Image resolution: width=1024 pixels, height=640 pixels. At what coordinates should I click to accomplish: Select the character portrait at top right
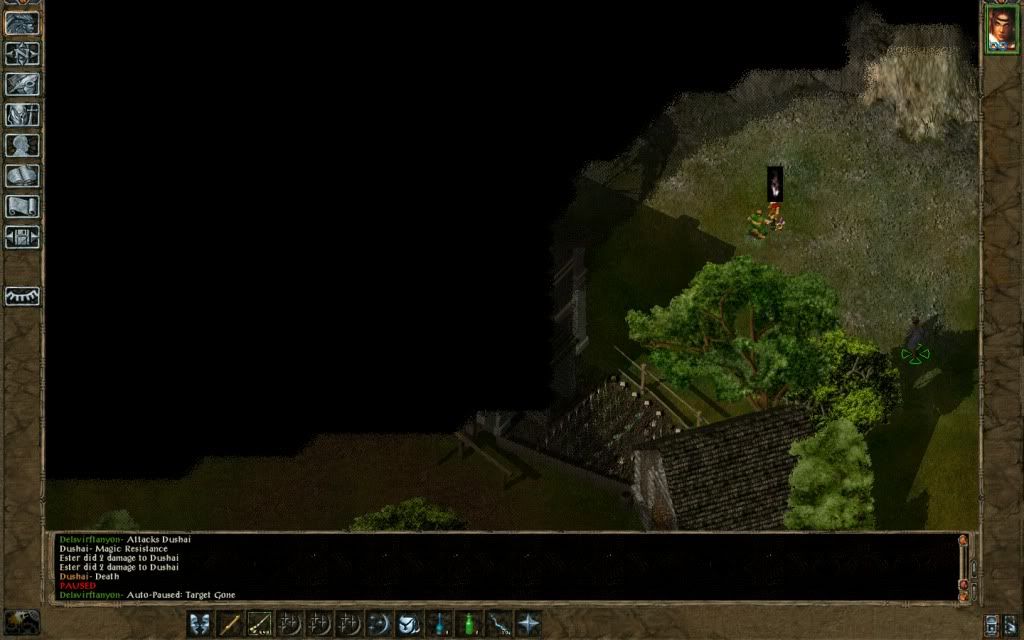point(1001,28)
